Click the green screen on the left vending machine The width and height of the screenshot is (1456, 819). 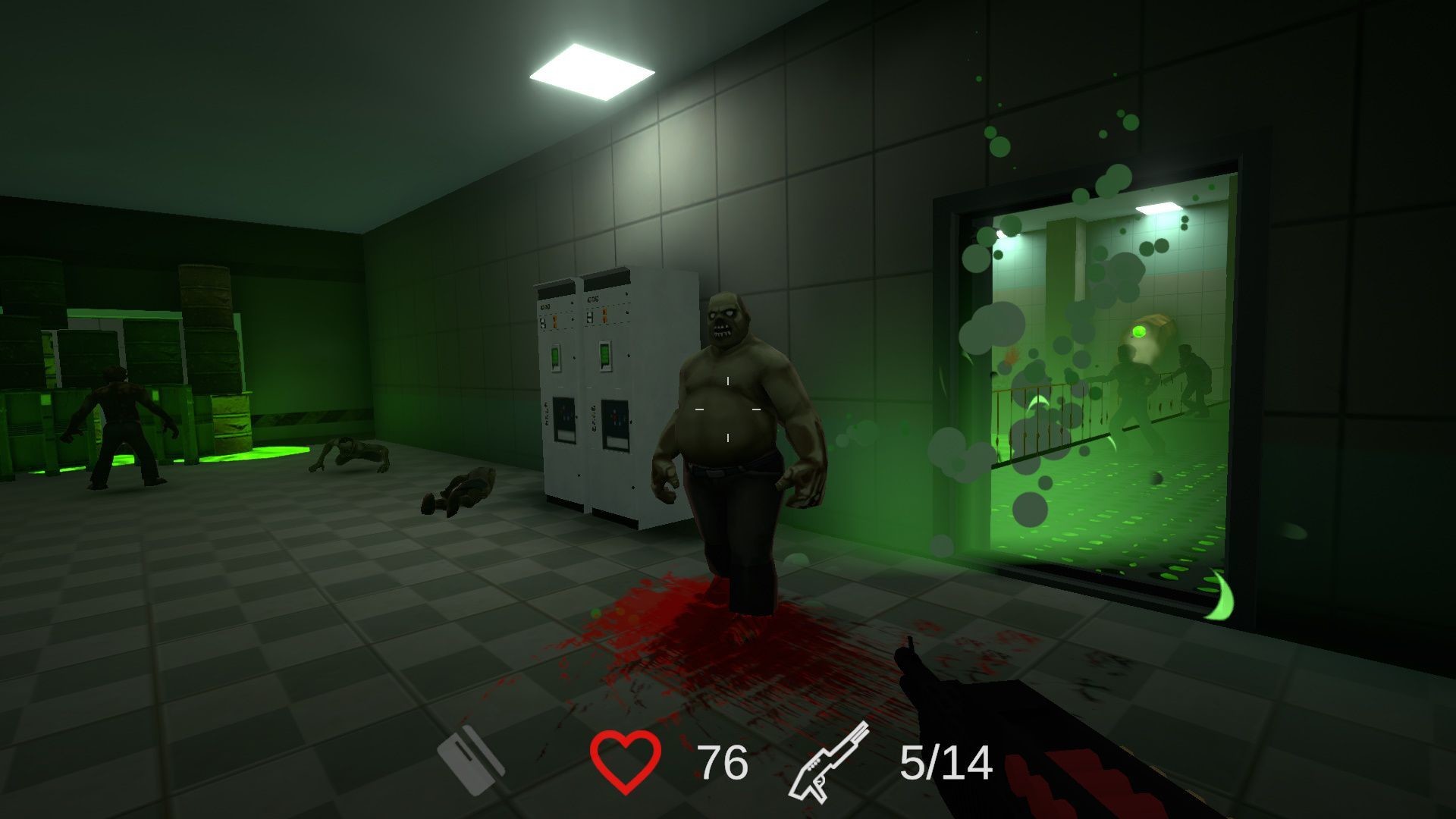(555, 355)
